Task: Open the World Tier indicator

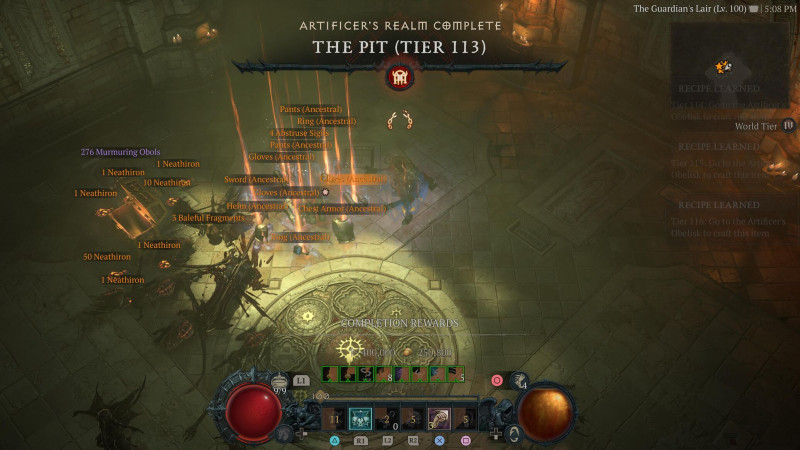Action: point(762,126)
